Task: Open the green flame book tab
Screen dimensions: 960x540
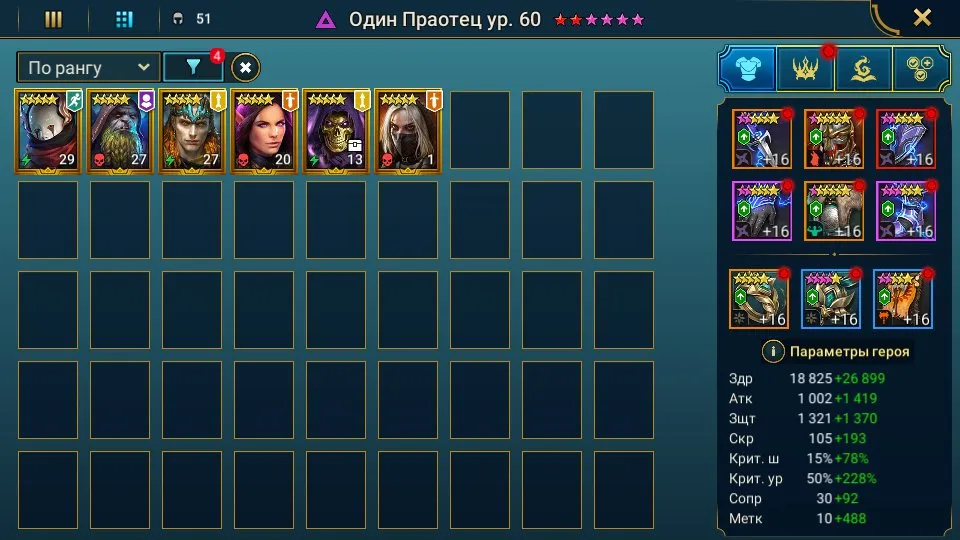Action: 863,68
